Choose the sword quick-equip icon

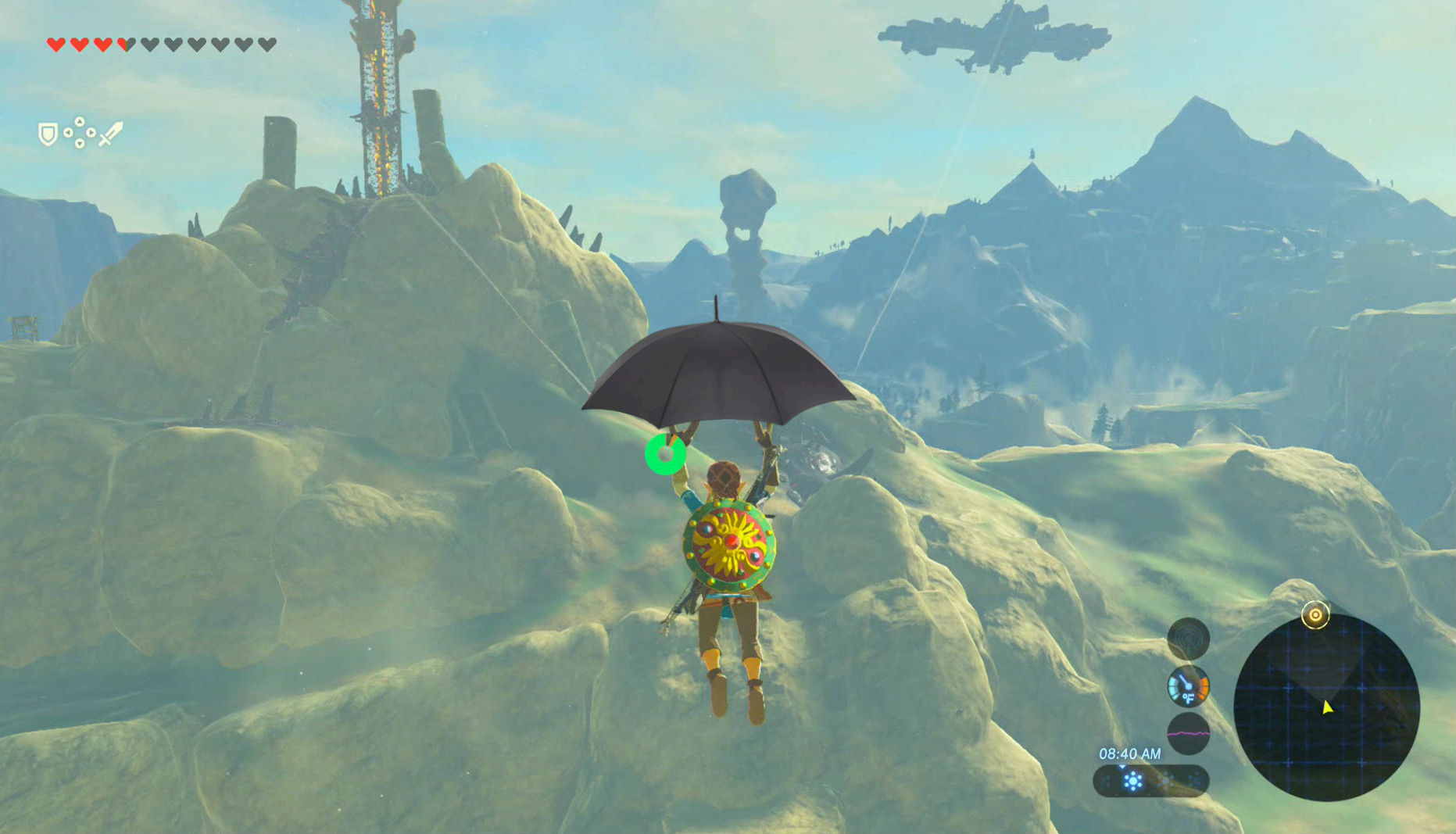tap(111, 134)
